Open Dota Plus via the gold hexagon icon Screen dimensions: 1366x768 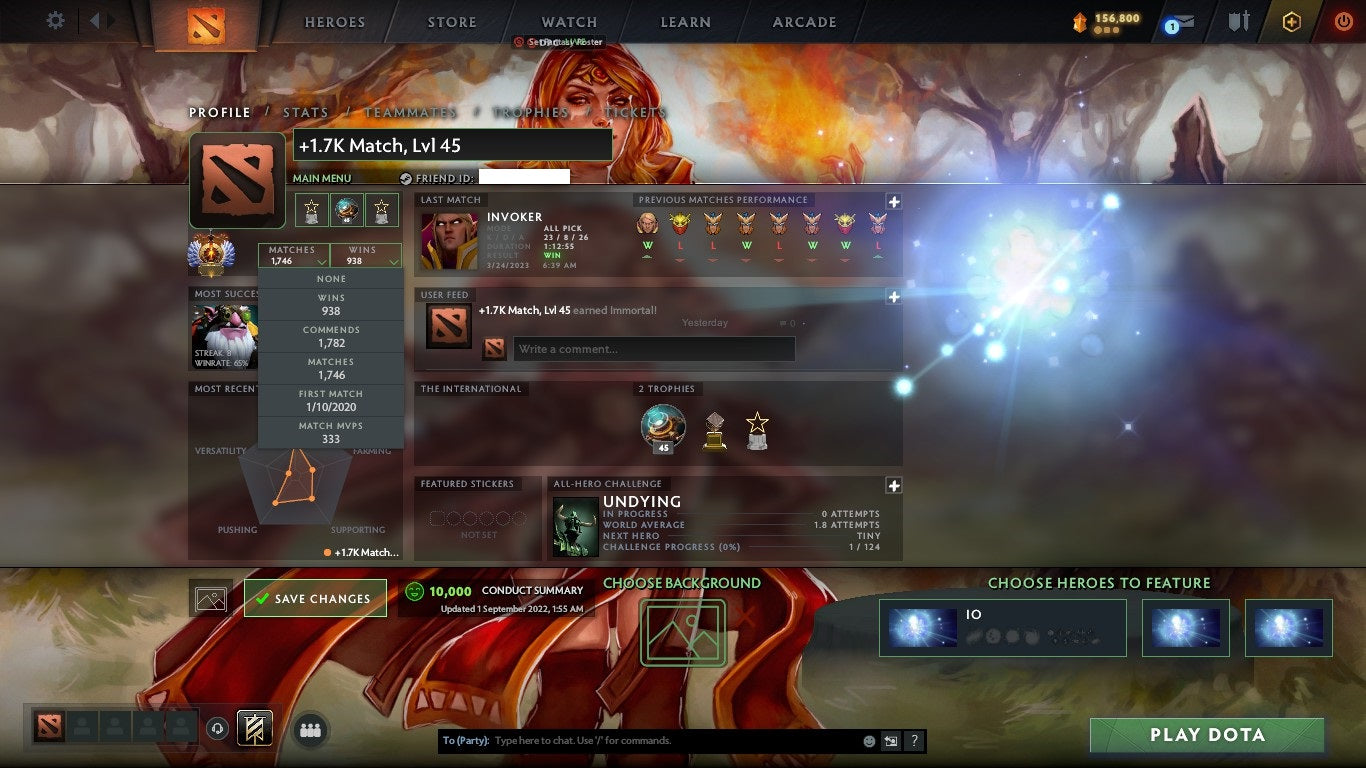[1290, 21]
